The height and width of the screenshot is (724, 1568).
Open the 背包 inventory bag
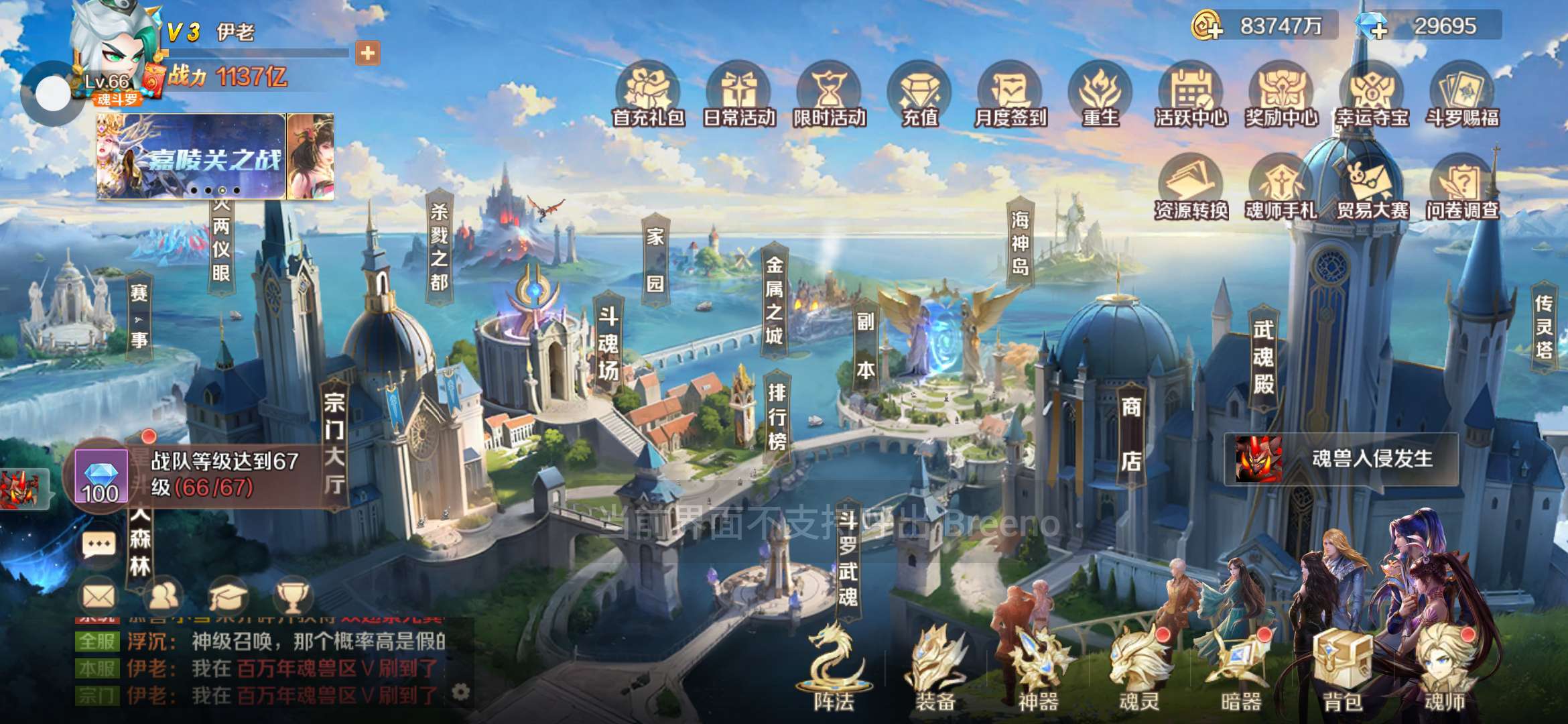pos(1342,670)
